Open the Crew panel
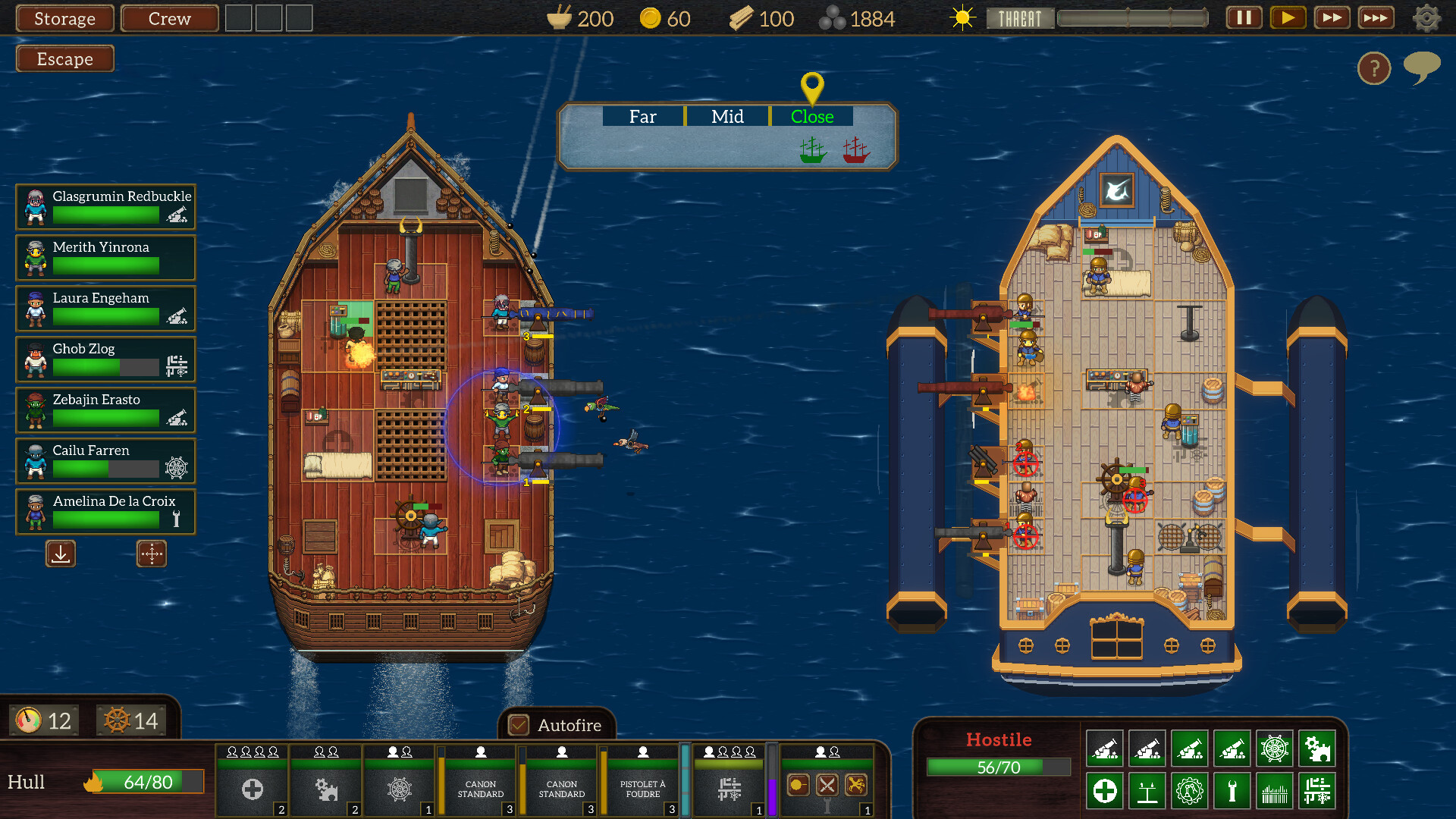 click(168, 18)
